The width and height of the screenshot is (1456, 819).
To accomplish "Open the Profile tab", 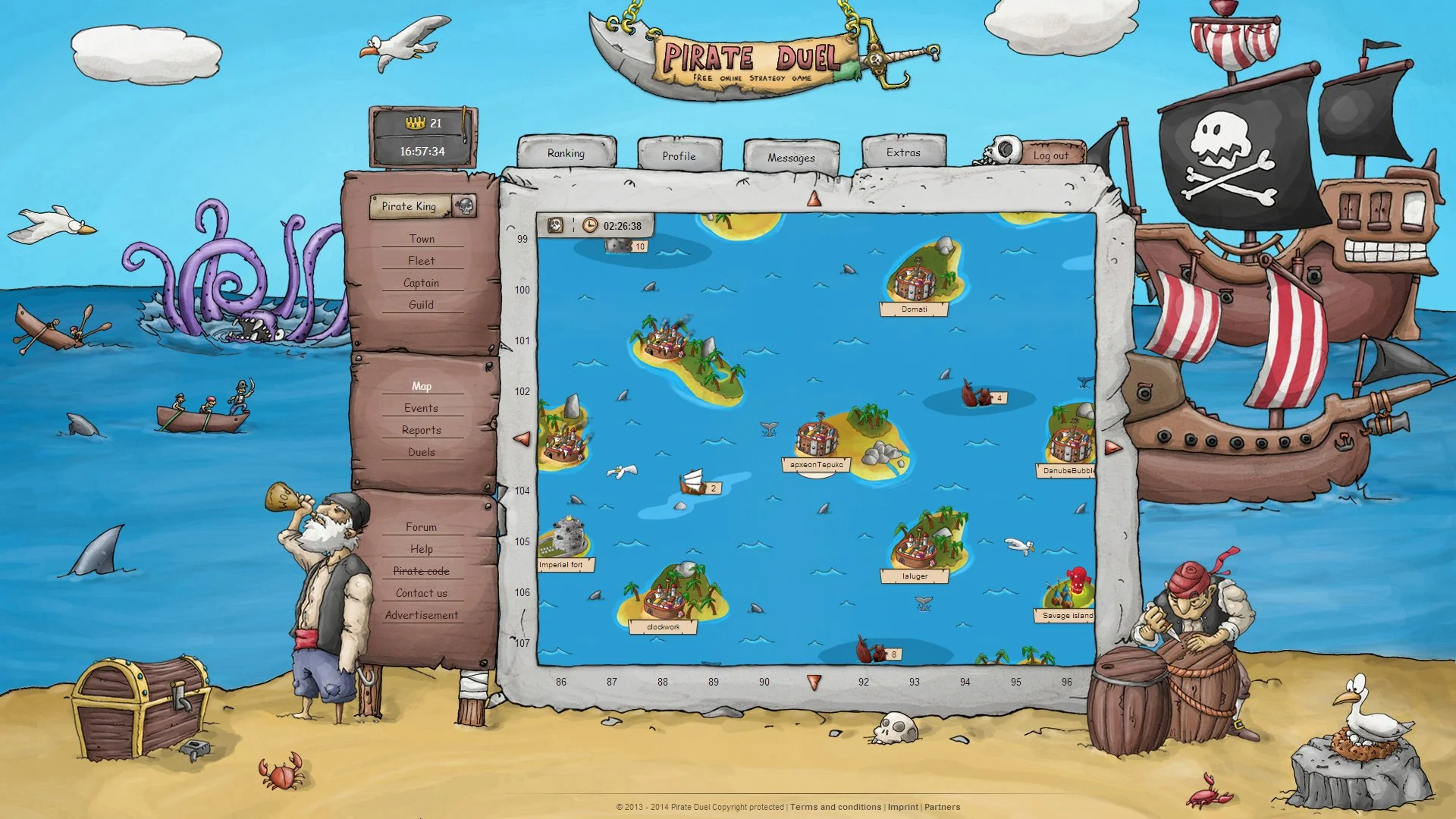I will [x=679, y=156].
